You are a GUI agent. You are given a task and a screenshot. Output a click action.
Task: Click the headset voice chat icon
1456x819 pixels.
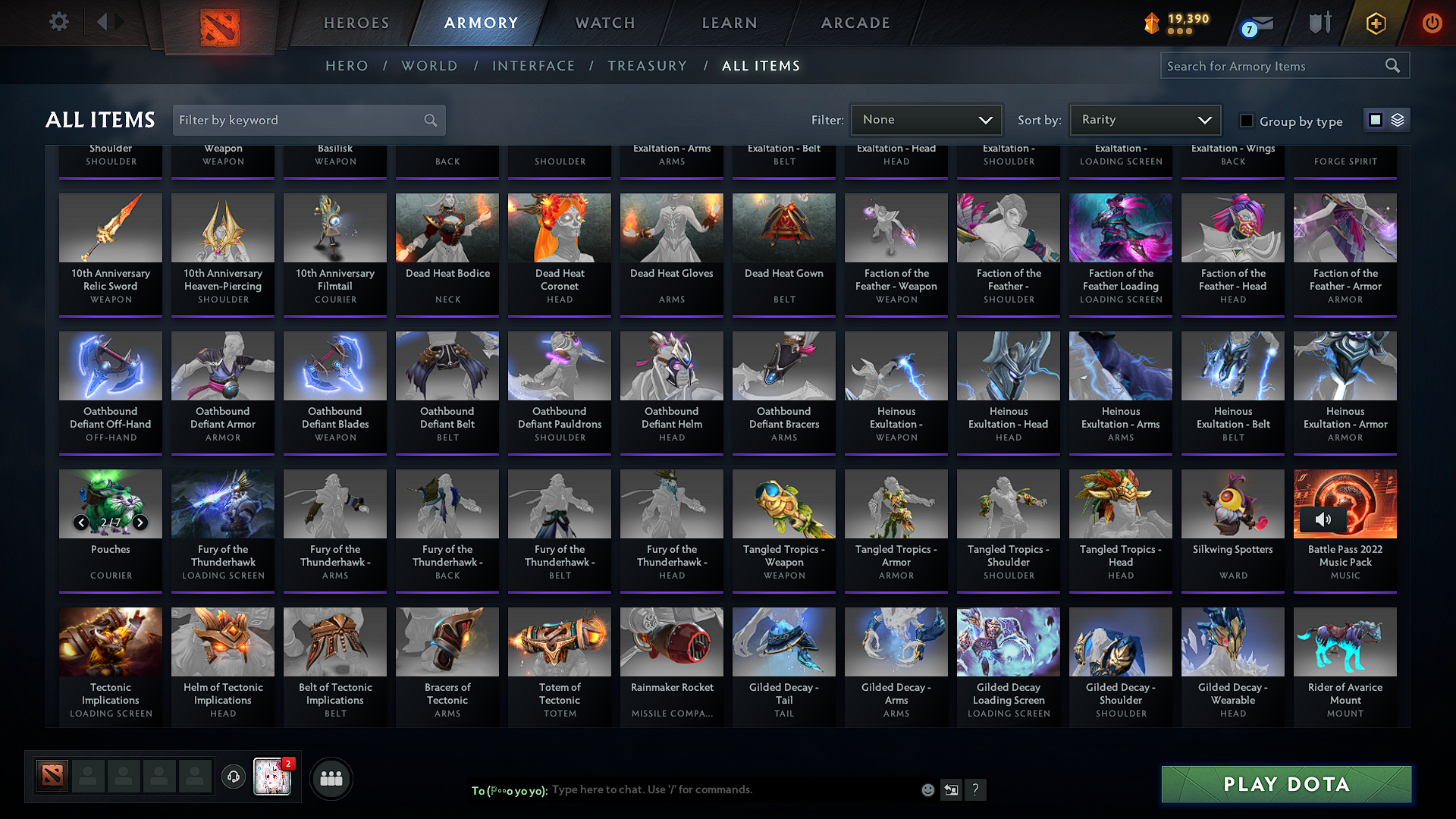pyautogui.click(x=234, y=778)
